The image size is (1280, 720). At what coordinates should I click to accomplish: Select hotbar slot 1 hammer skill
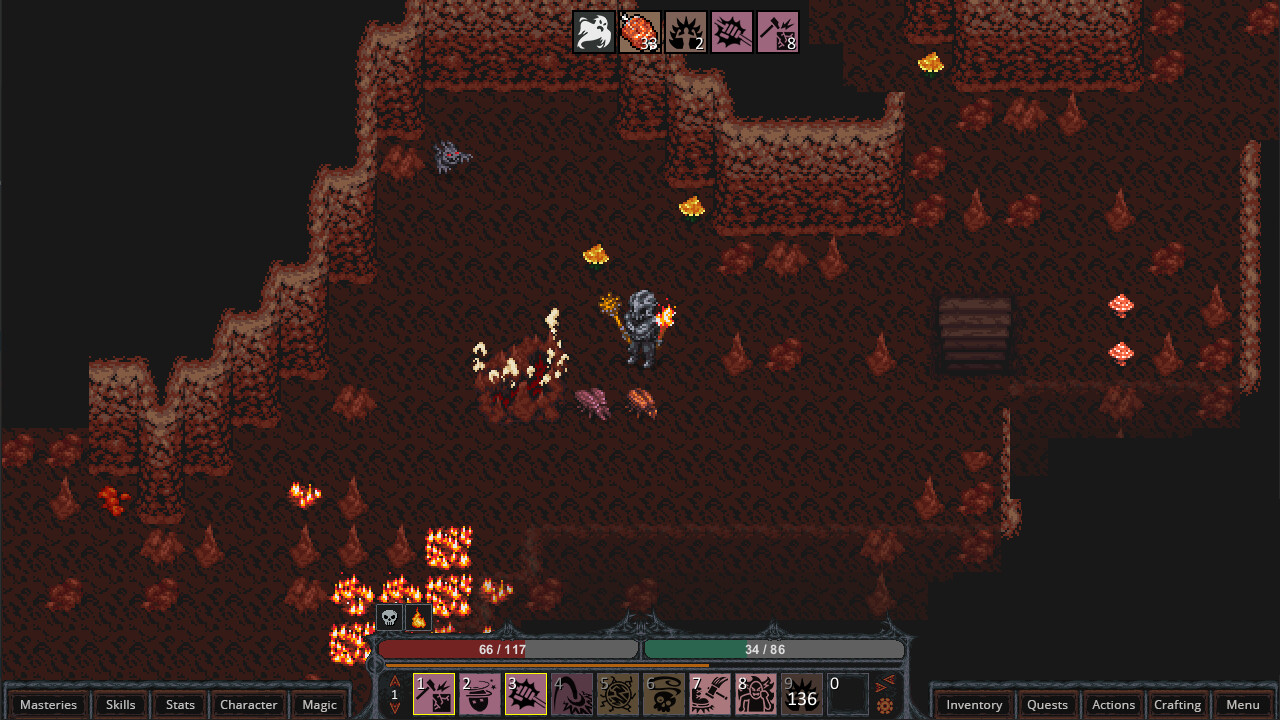coord(432,693)
